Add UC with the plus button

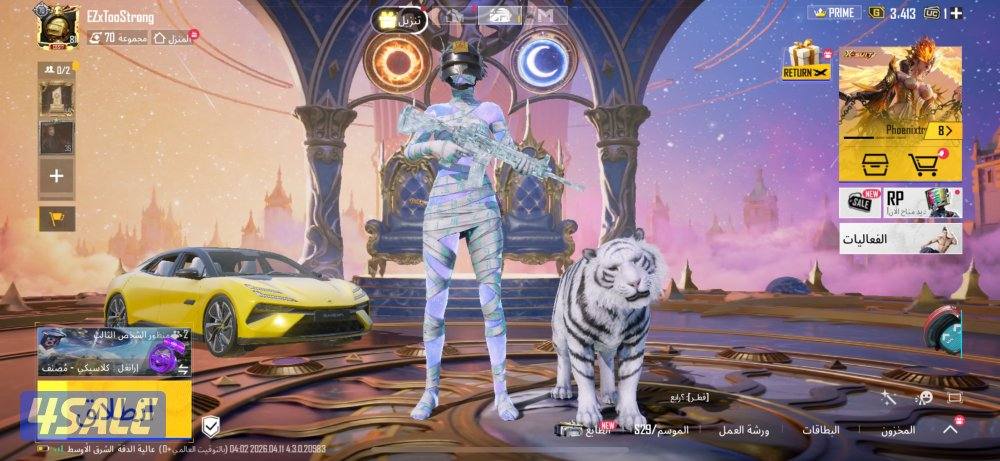pos(957,13)
